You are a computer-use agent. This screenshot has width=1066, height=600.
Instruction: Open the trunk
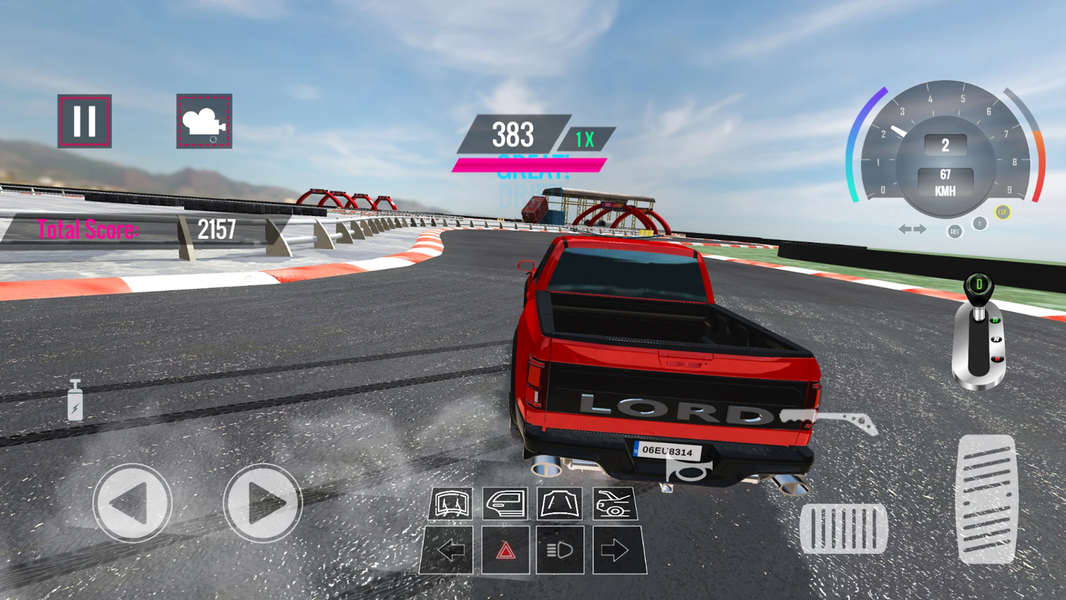[615, 503]
